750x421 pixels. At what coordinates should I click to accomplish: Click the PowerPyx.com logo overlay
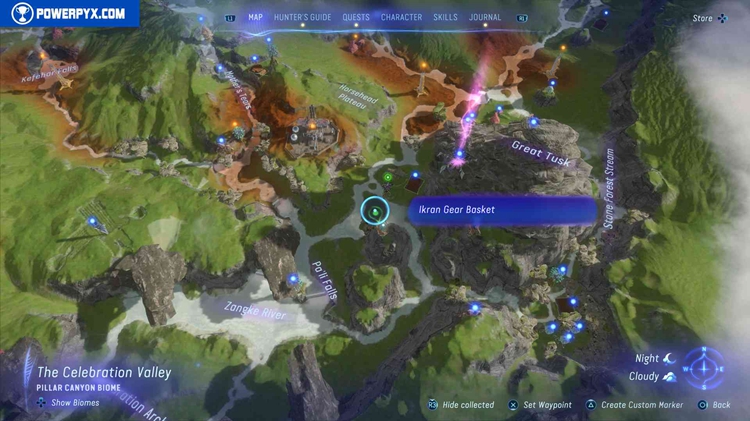pyautogui.click(x=68, y=13)
